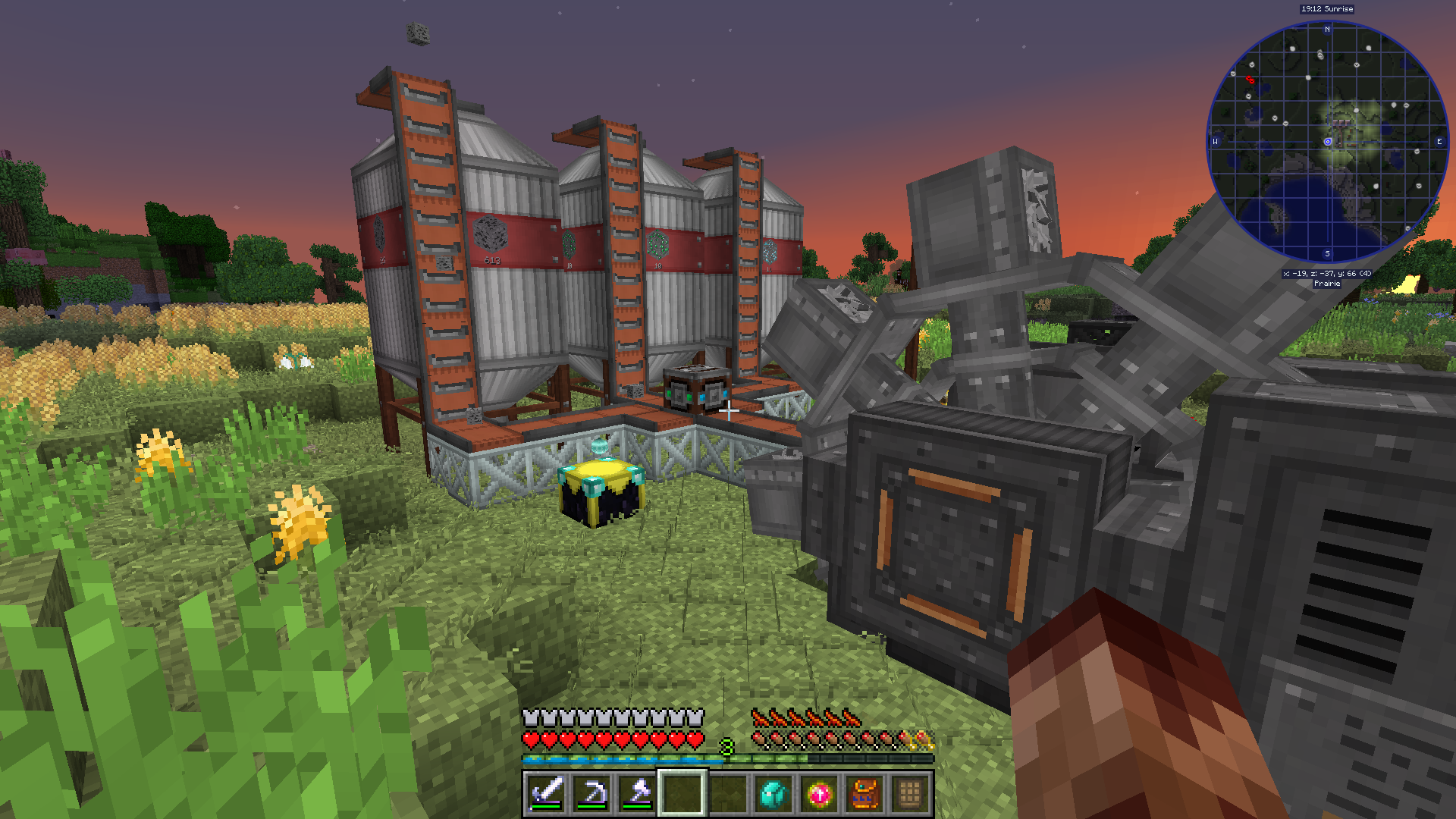Click the circular minimap
This screenshot has height=819, width=1456.
click(1327, 142)
